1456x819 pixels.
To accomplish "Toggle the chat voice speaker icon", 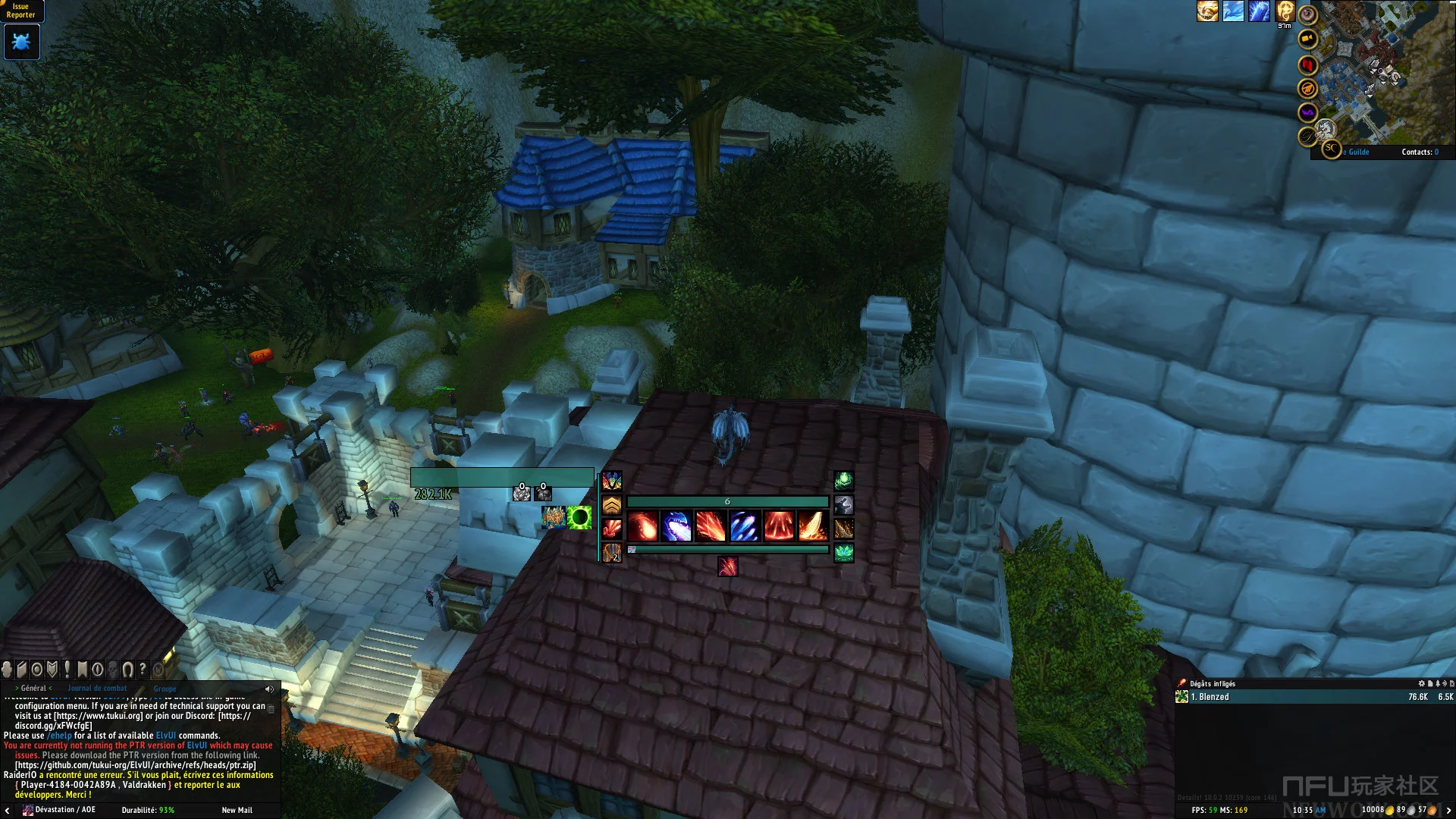I will [x=269, y=689].
